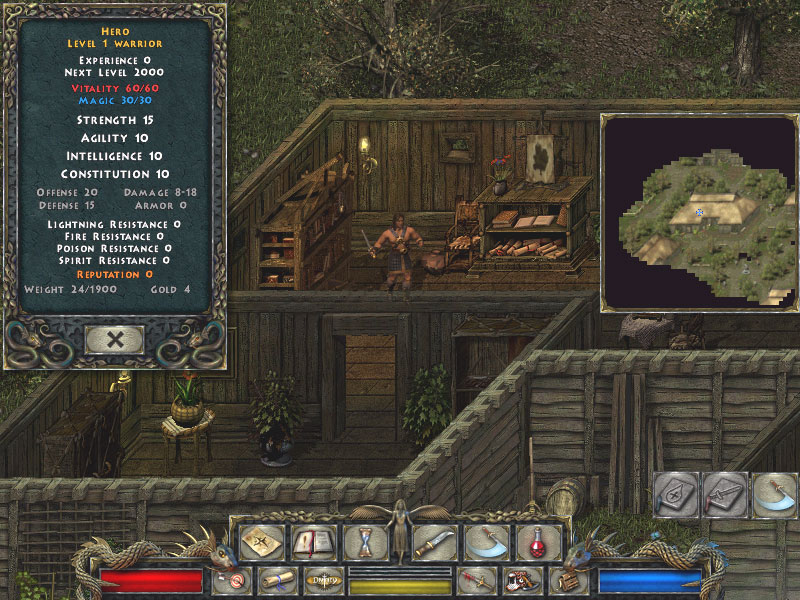Select the hourglass icon

[x=365, y=542]
